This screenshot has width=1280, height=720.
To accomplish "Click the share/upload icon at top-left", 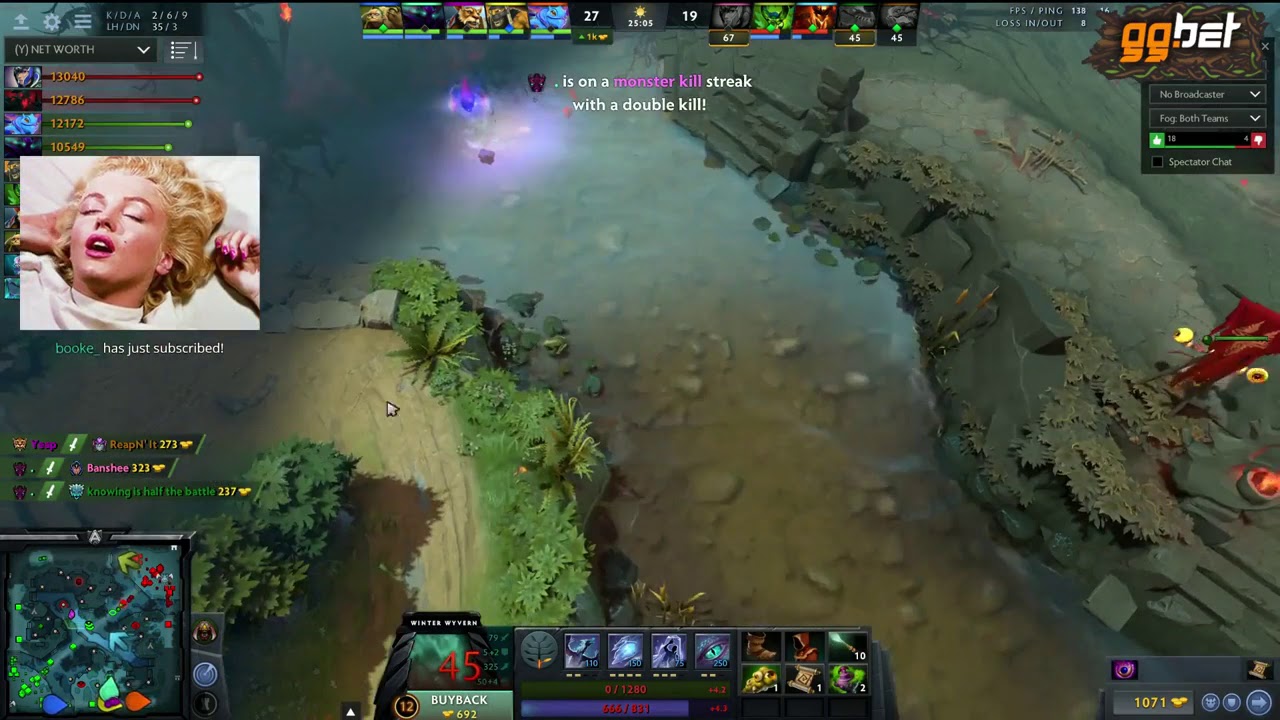I will 20,20.
